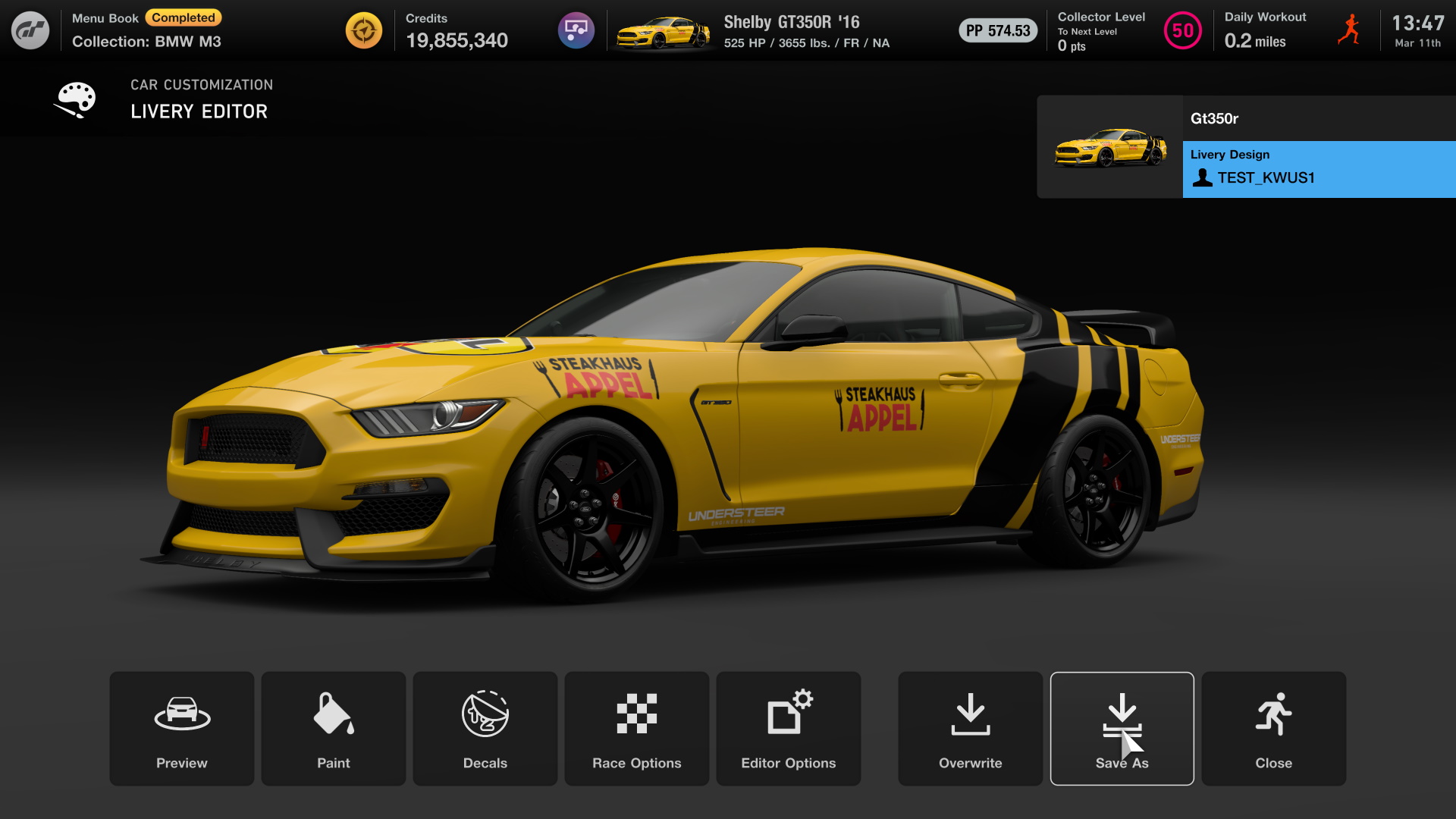Click the PP 574.53 rating badge
The width and height of the screenshot is (1456, 819).
[x=997, y=31]
